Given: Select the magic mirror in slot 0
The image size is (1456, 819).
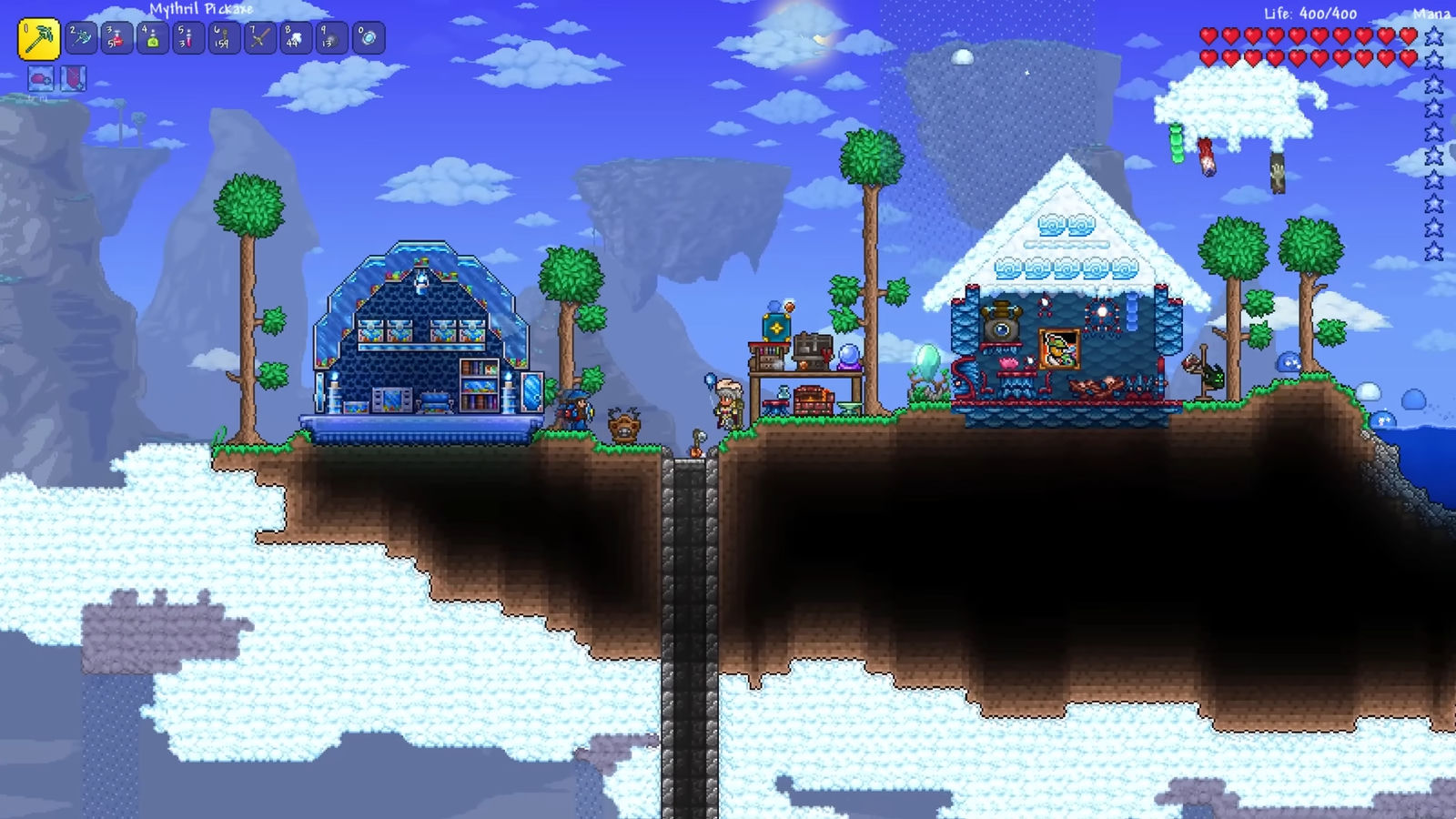Looking at the screenshot, I should tap(369, 38).
